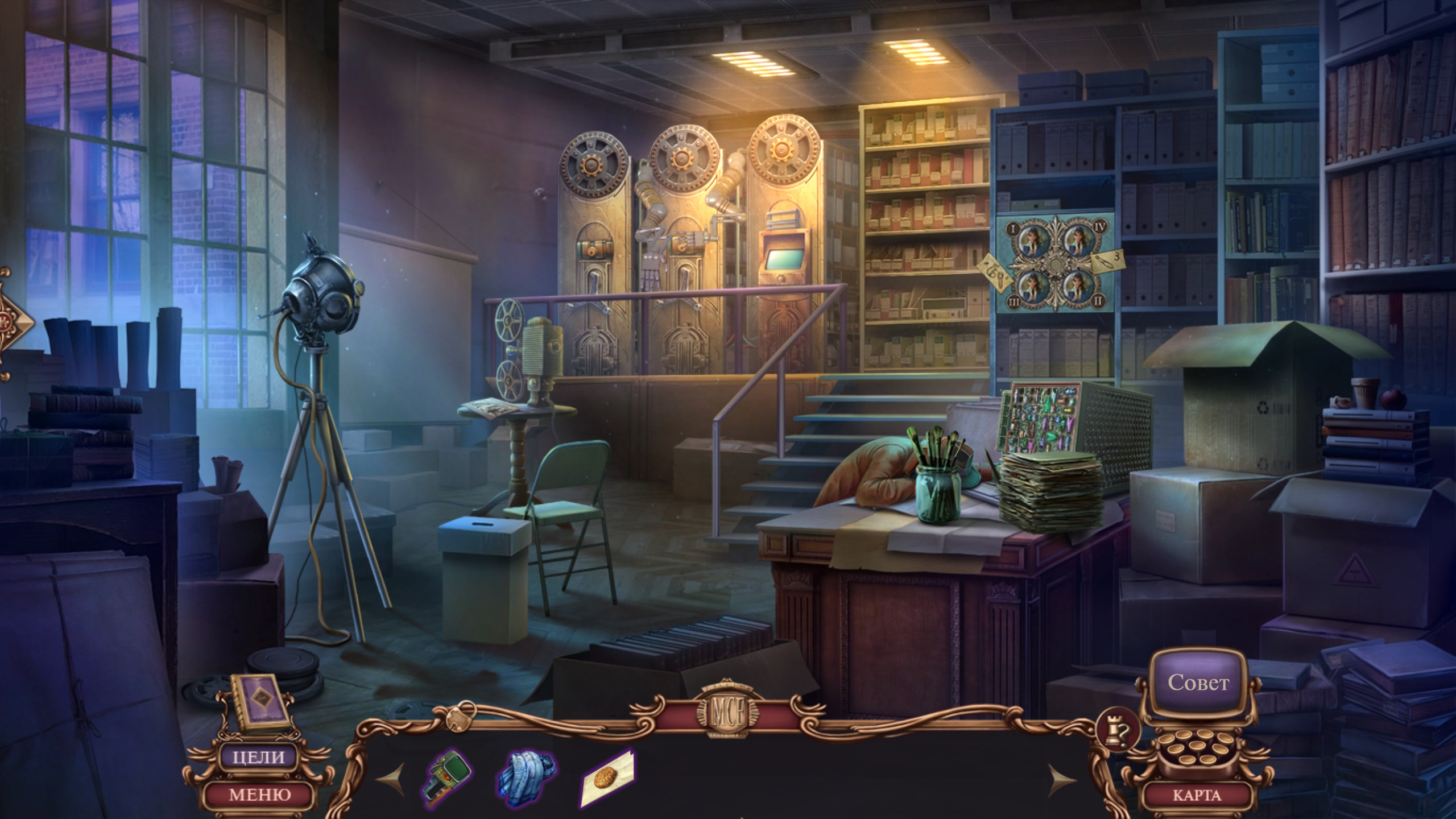Open the МЕНЮ game menu

(x=259, y=794)
